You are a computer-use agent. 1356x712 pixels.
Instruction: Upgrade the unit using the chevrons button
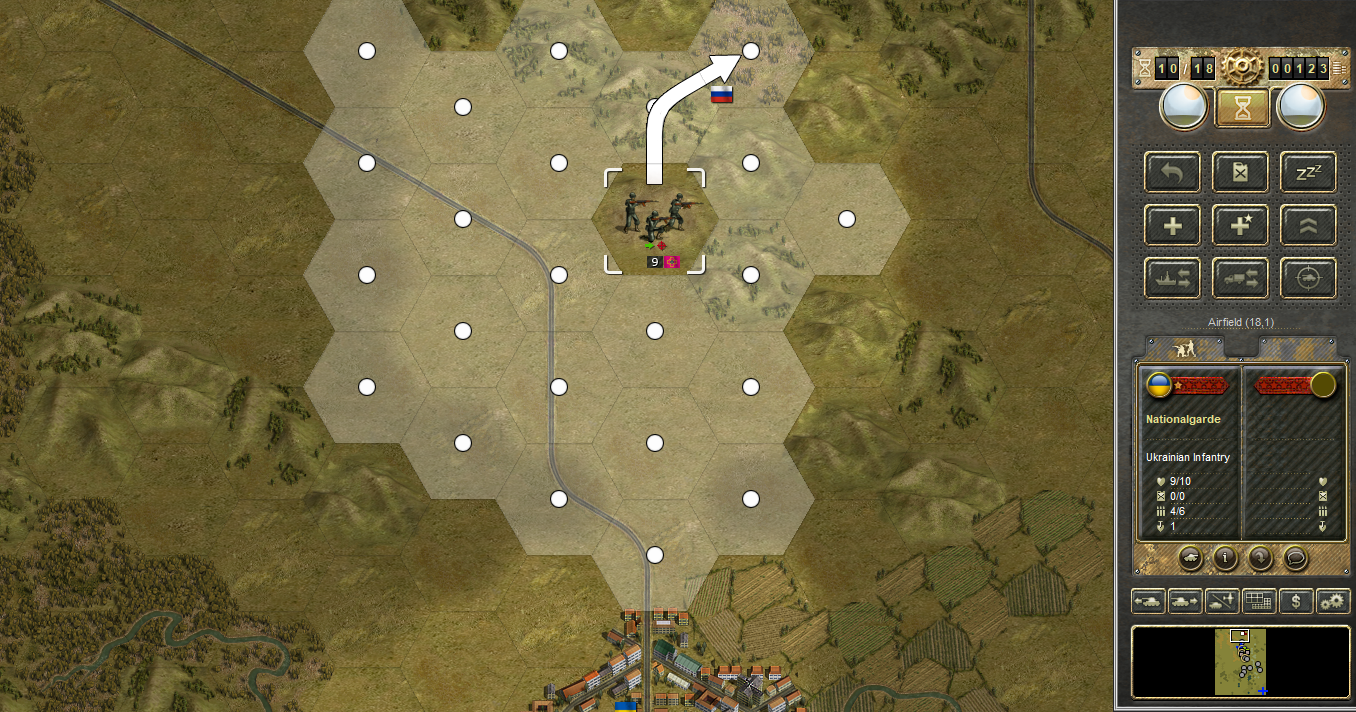coord(1308,226)
